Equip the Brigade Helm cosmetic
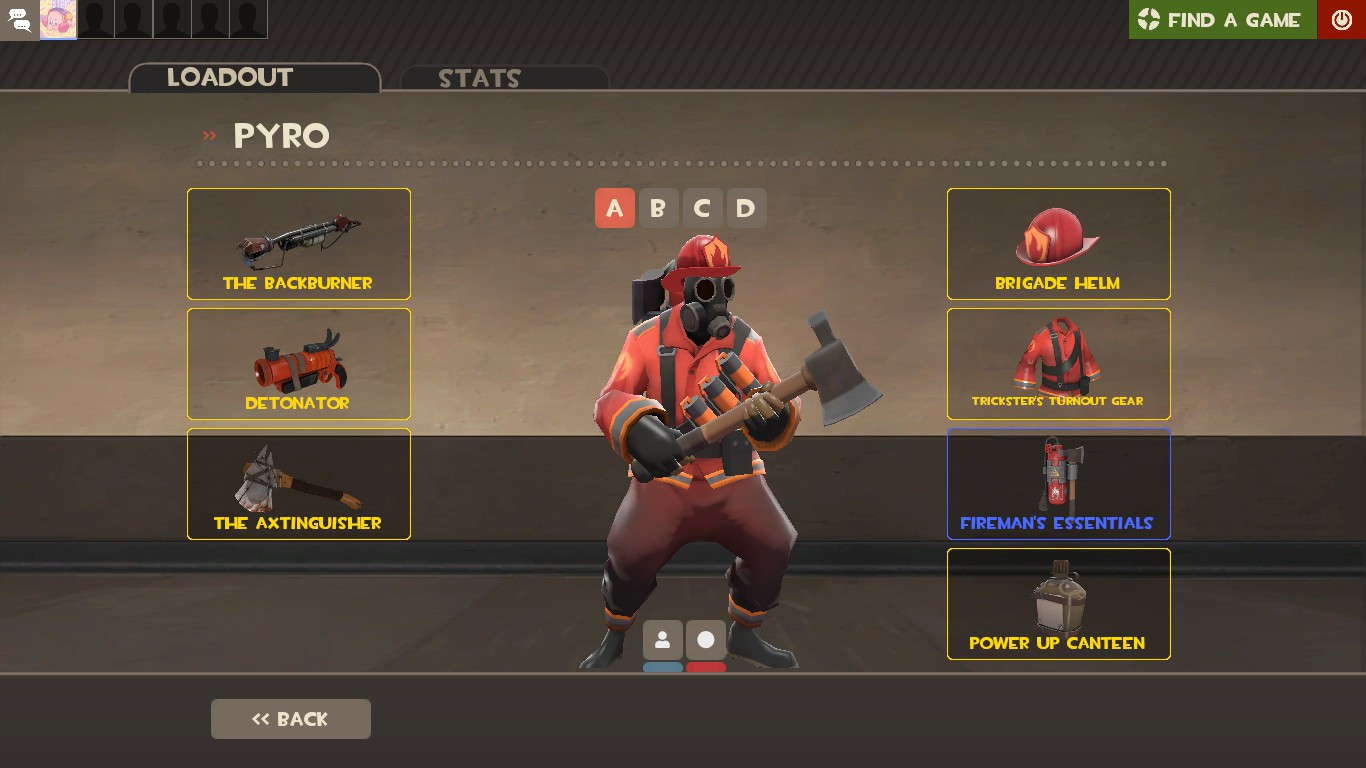 (x=1058, y=243)
